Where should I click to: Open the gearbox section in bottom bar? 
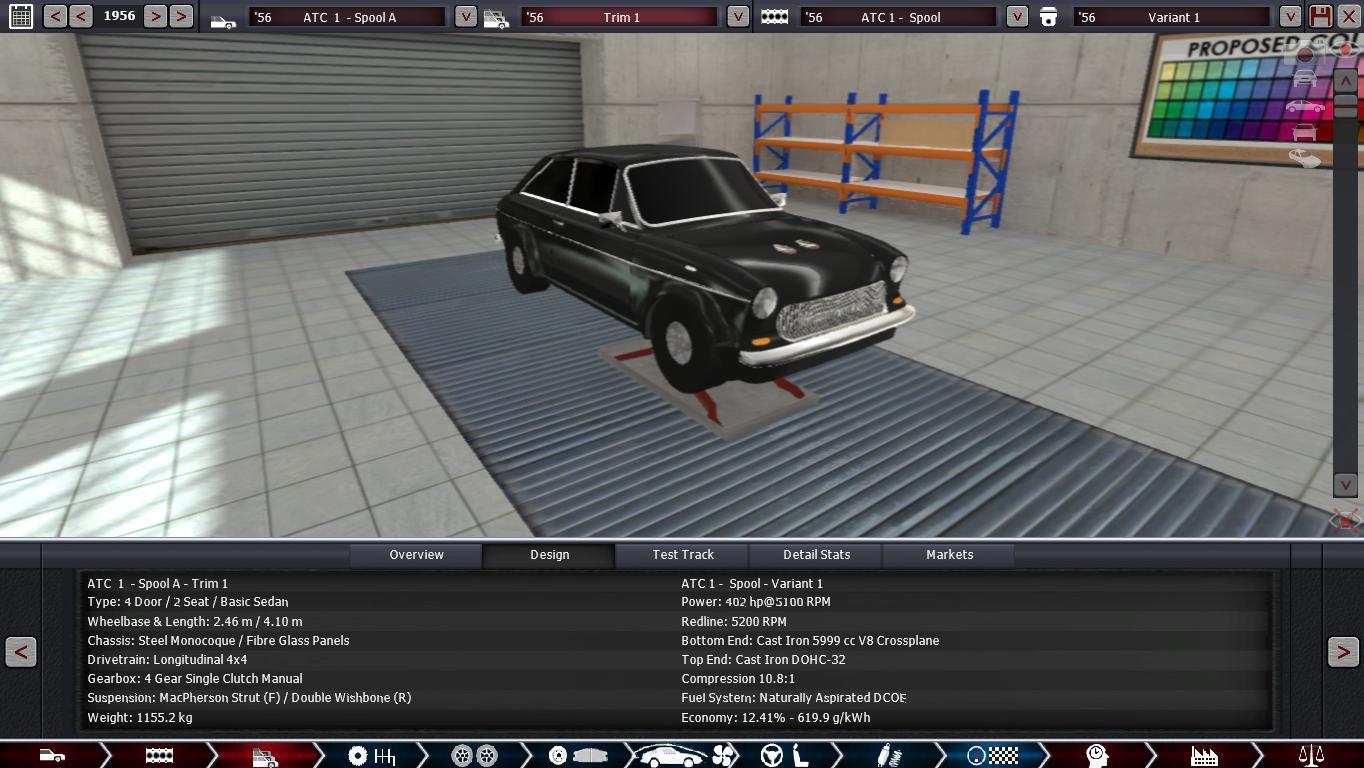[x=371, y=756]
